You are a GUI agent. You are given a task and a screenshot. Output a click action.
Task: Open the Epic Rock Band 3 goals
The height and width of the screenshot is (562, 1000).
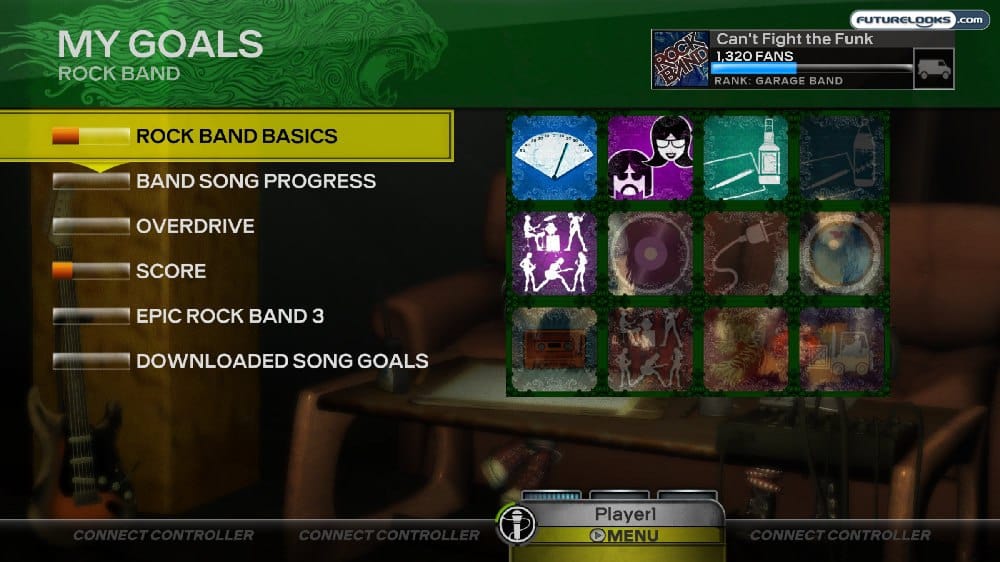tap(229, 316)
